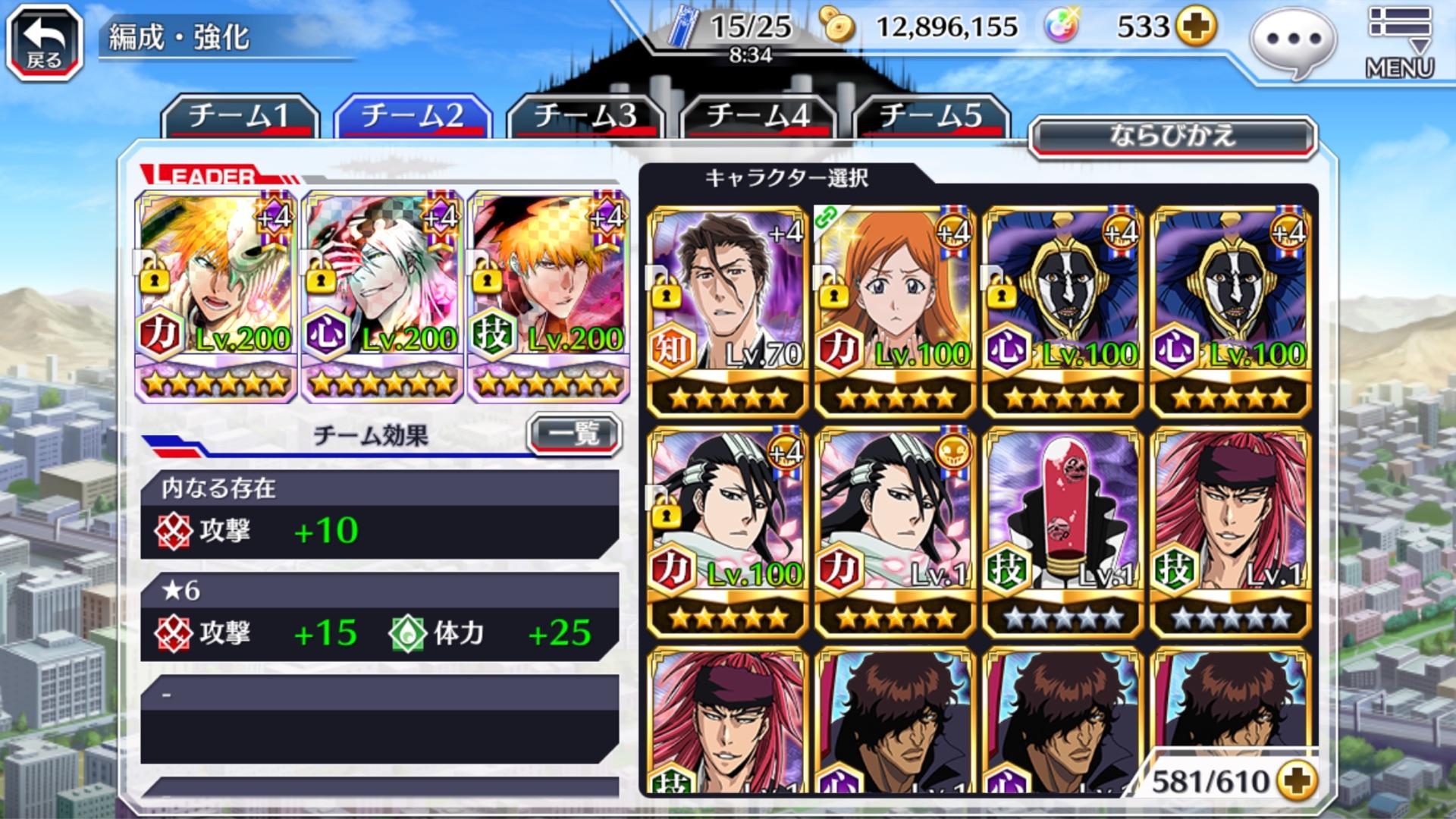The width and height of the screenshot is (1456, 819).
Task: Switch to the チーム3 tab
Action: point(585,116)
